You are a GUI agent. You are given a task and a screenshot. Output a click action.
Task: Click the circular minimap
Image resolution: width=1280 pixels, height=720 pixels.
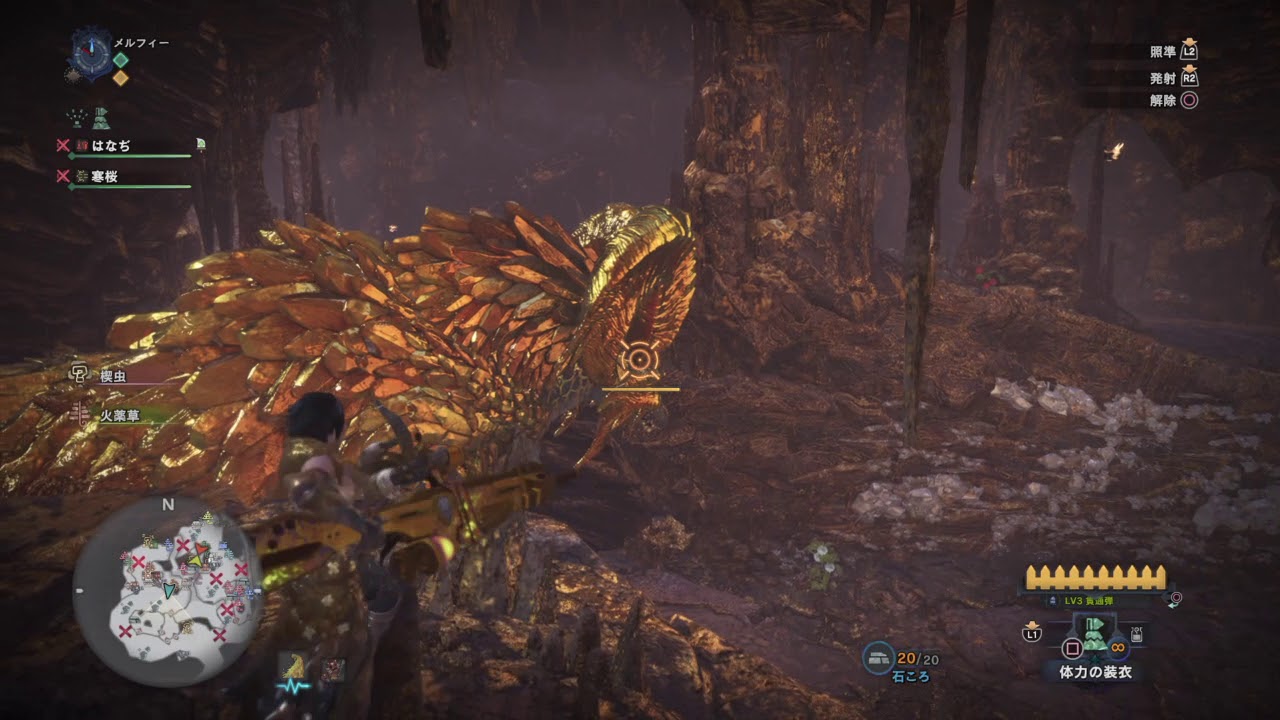(166, 589)
